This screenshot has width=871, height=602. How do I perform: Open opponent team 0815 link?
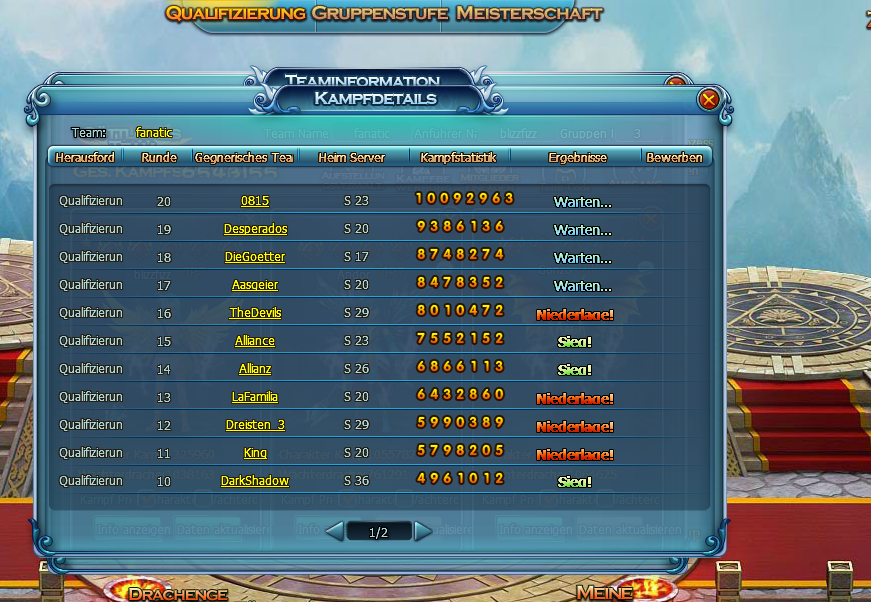(255, 201)
